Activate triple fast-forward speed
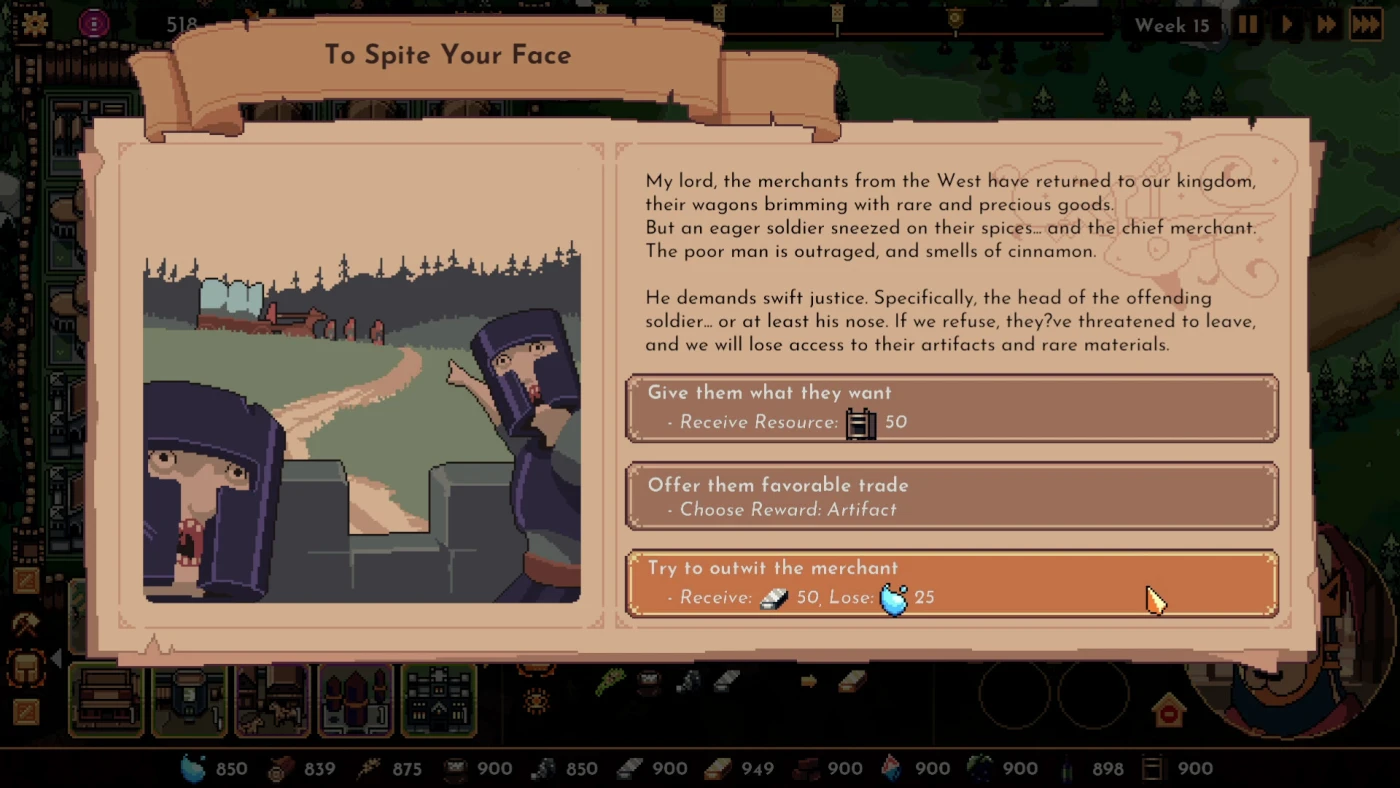The width and height of the screenshot is (1400, 788). pyautogui.click(x=1366, y=25)
